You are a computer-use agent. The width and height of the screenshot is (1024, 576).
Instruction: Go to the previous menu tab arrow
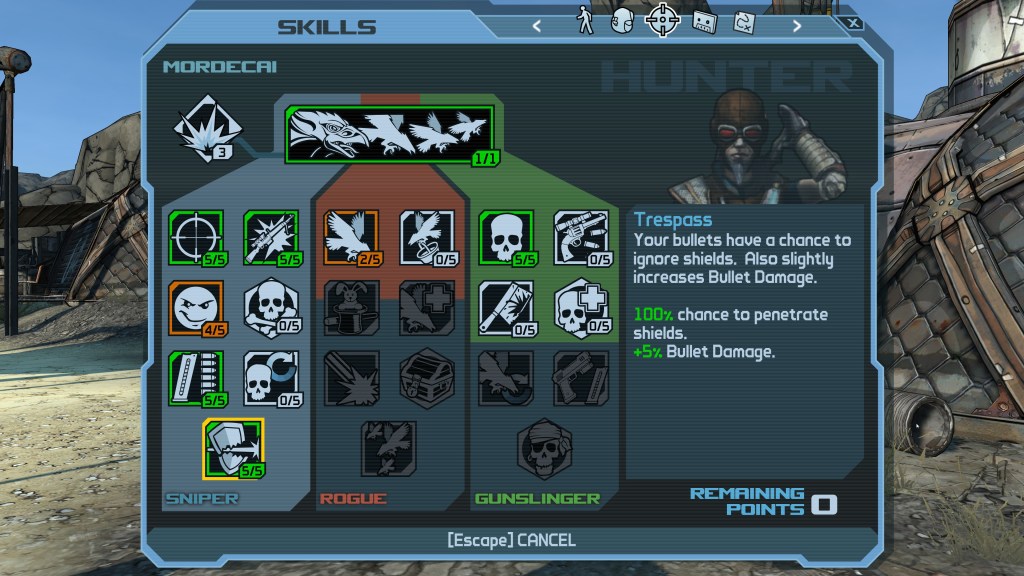click(x=537, y=26)
